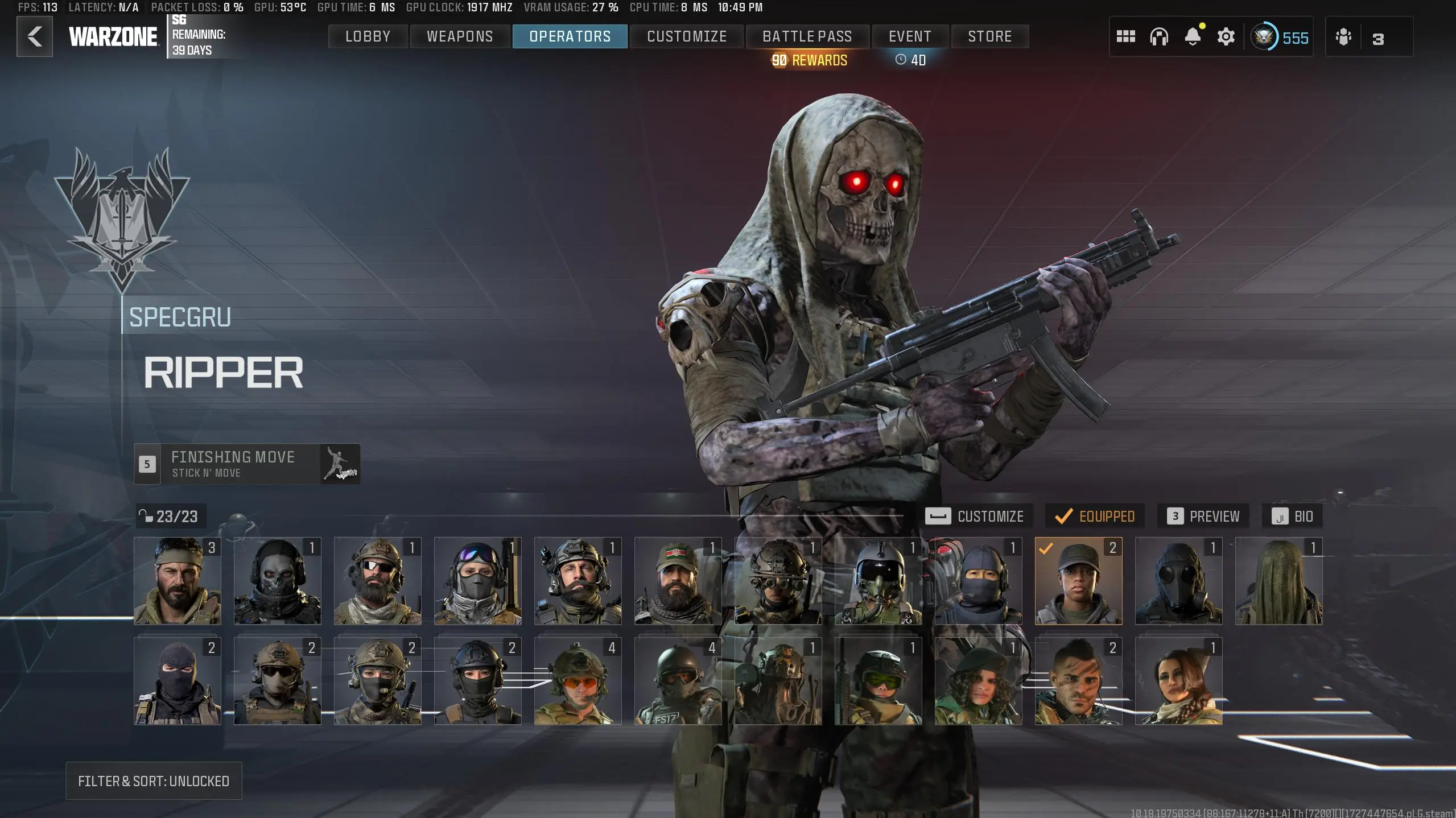1456x818 pixels.
Task: Click the back arrow next to WARZONE logo
Action: pyautogui.click(x=34, y=36)
